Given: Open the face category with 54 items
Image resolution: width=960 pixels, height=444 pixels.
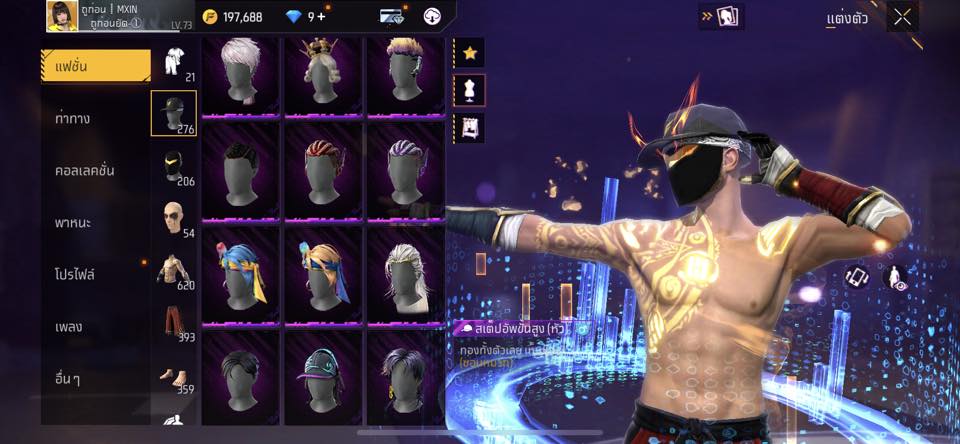Looking at the screenshot, I should point(174,219).
